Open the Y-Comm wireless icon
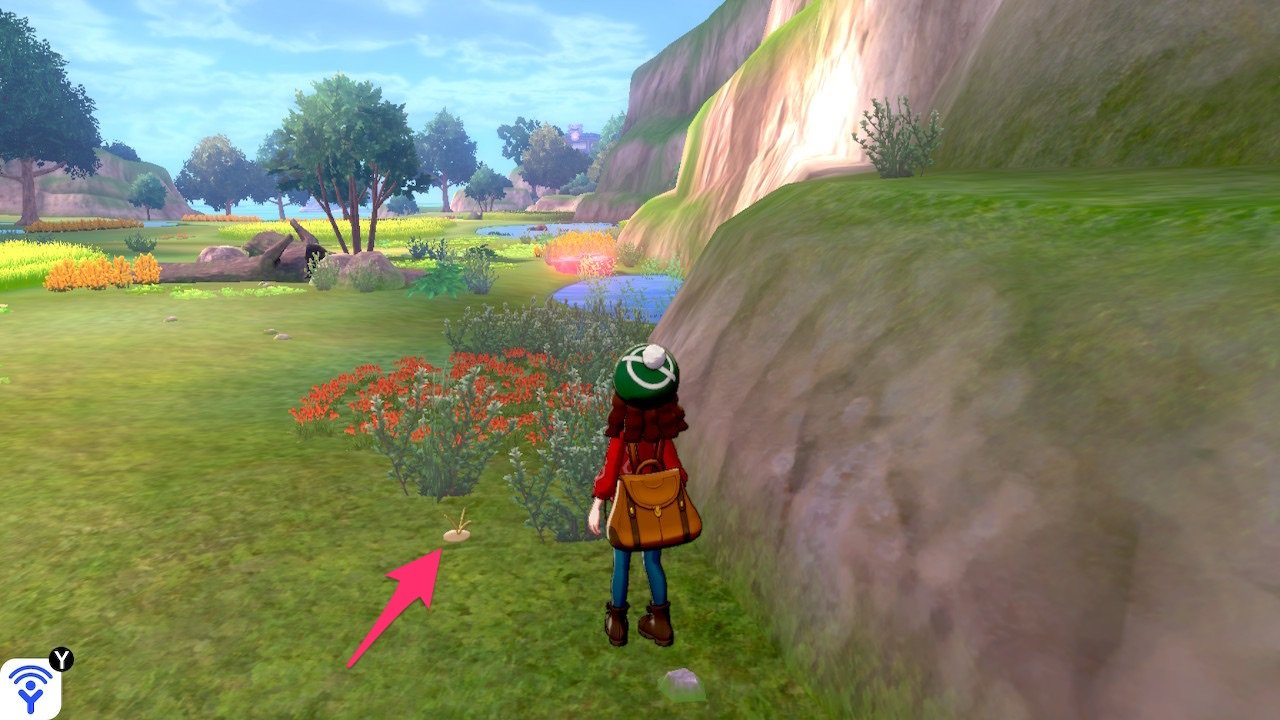The width and height of the screenshot is (1280, 720). point(31,688)
